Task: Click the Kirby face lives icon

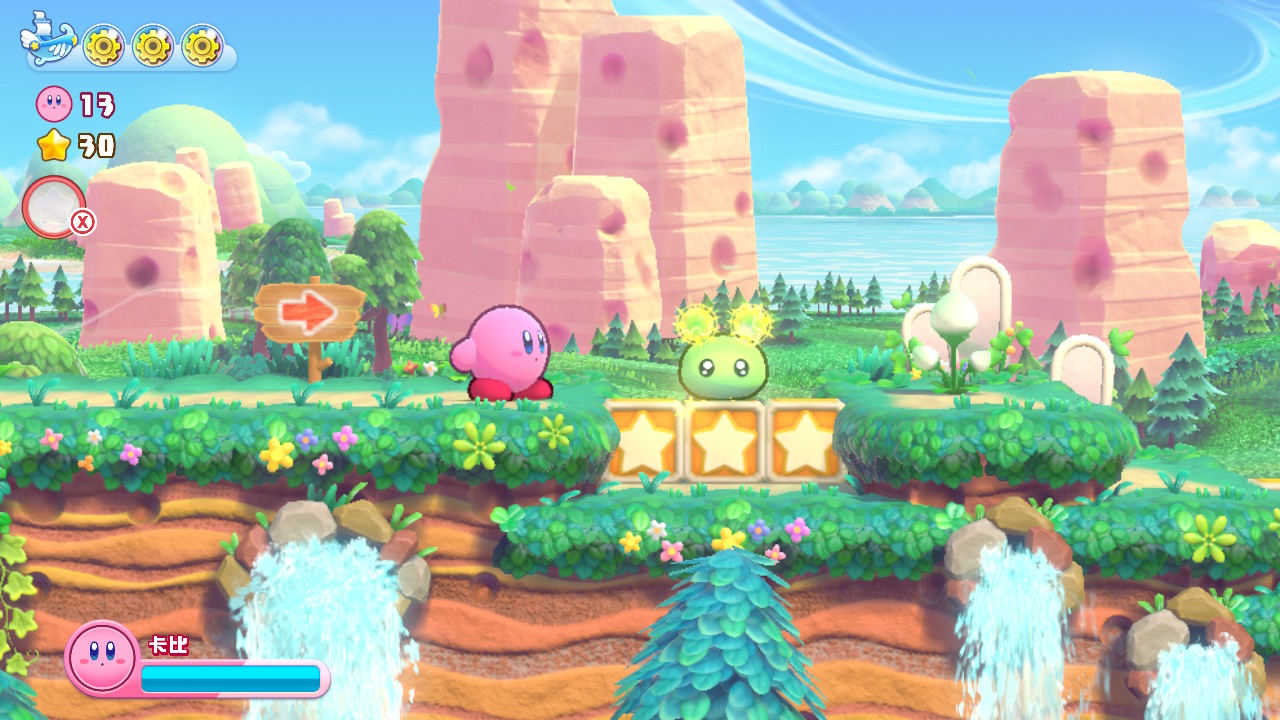Action: click(53, 104)
